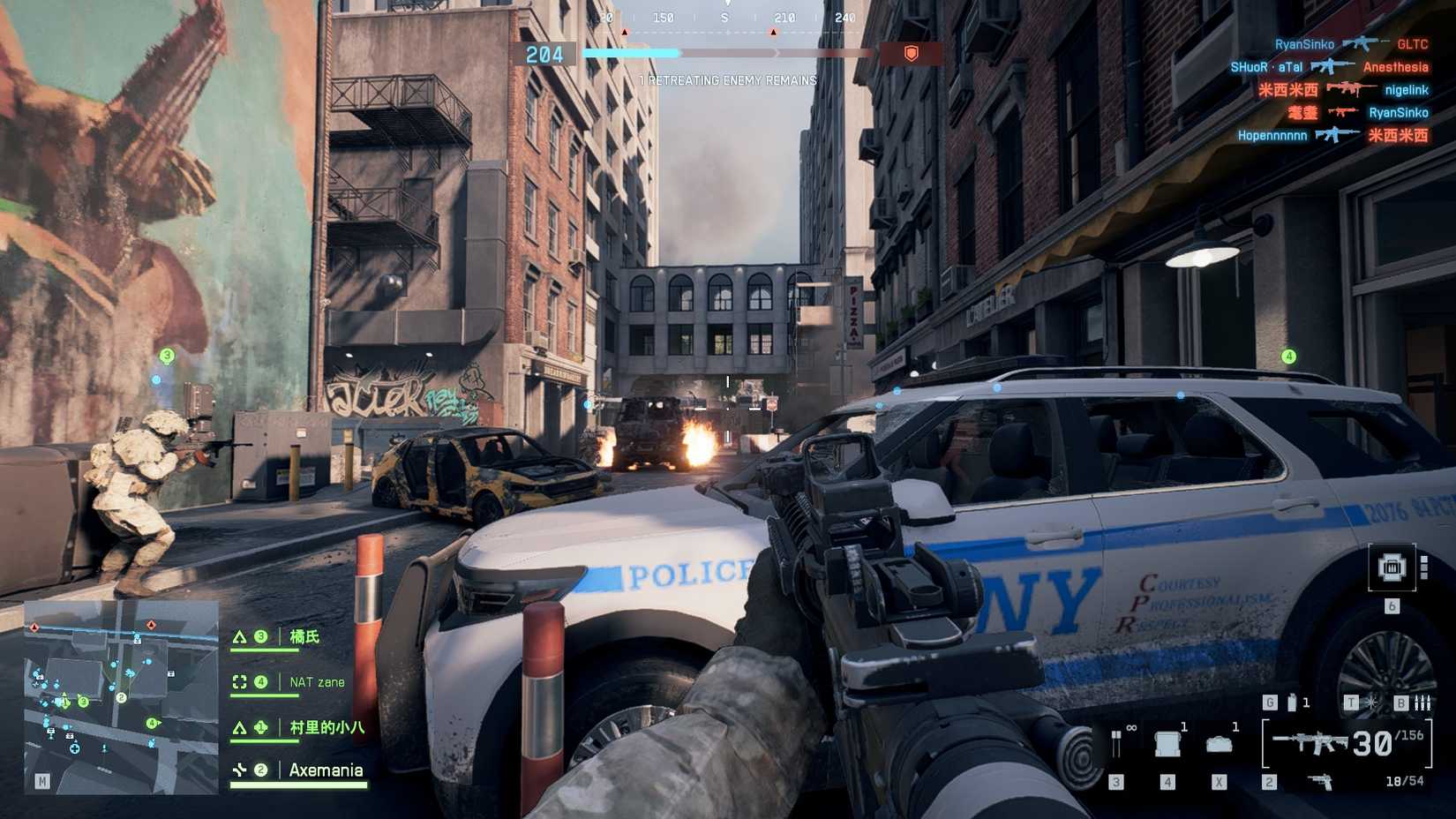Screen dimensions: 1456x819
Task: Select the infinite-use tool gadget slot
Action: [1116, 744]
